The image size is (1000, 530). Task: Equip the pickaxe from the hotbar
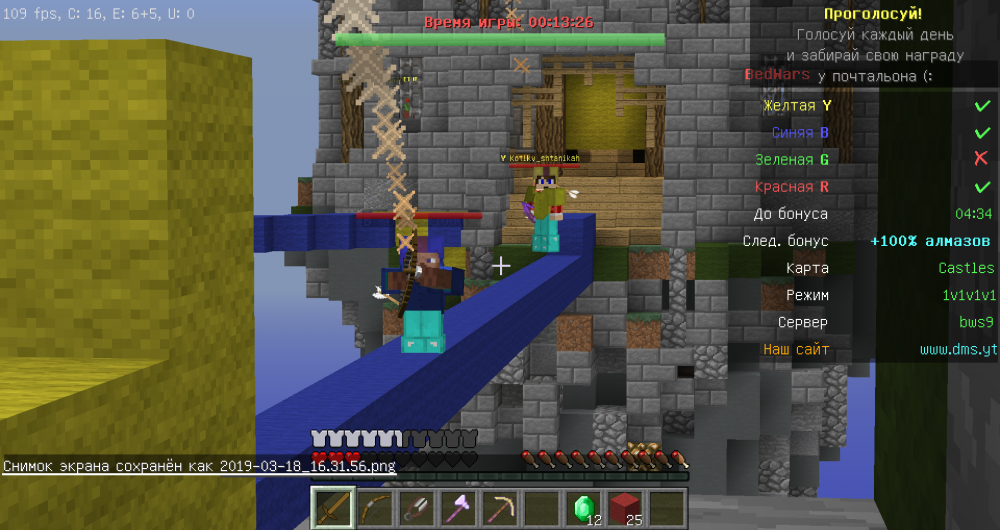pos(498,508)
